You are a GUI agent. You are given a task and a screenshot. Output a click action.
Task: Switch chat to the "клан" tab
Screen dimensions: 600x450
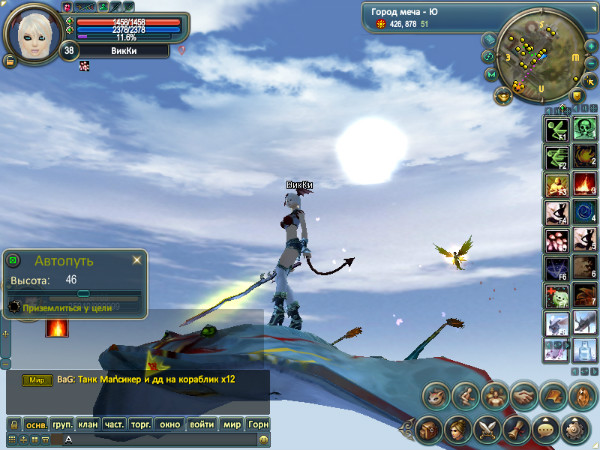88,425
